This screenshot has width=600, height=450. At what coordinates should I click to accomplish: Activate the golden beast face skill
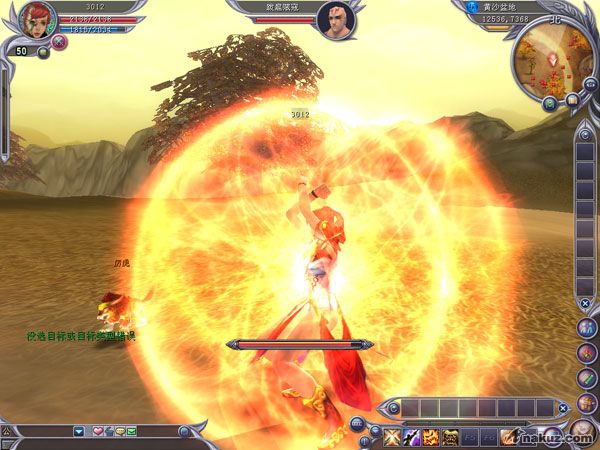tap(451, 436)
